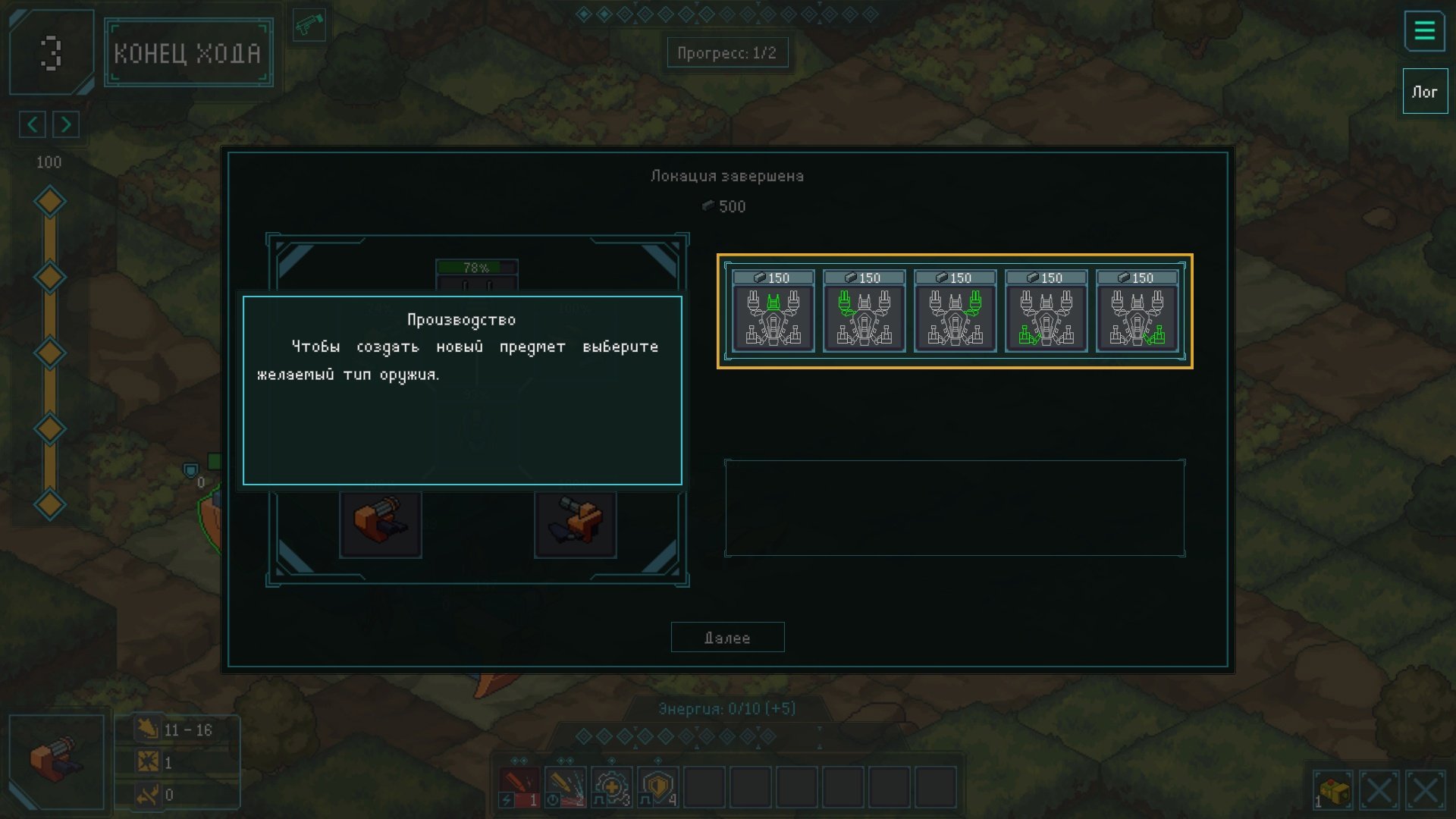This screenshot has width=1456, height=819.
Task: Select the yellow crate item slot
Action: point(1332,791)
